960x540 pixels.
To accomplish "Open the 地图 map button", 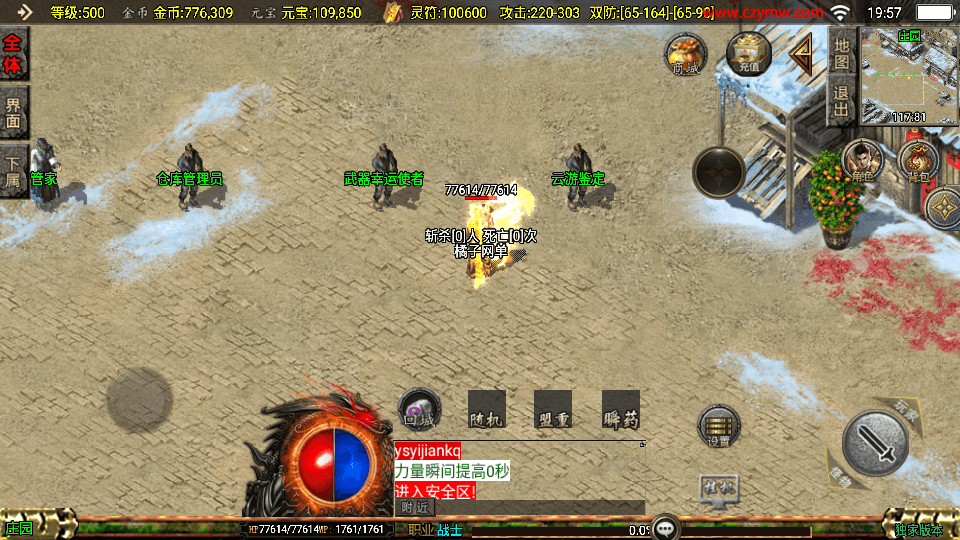I will tap(842, 54).
